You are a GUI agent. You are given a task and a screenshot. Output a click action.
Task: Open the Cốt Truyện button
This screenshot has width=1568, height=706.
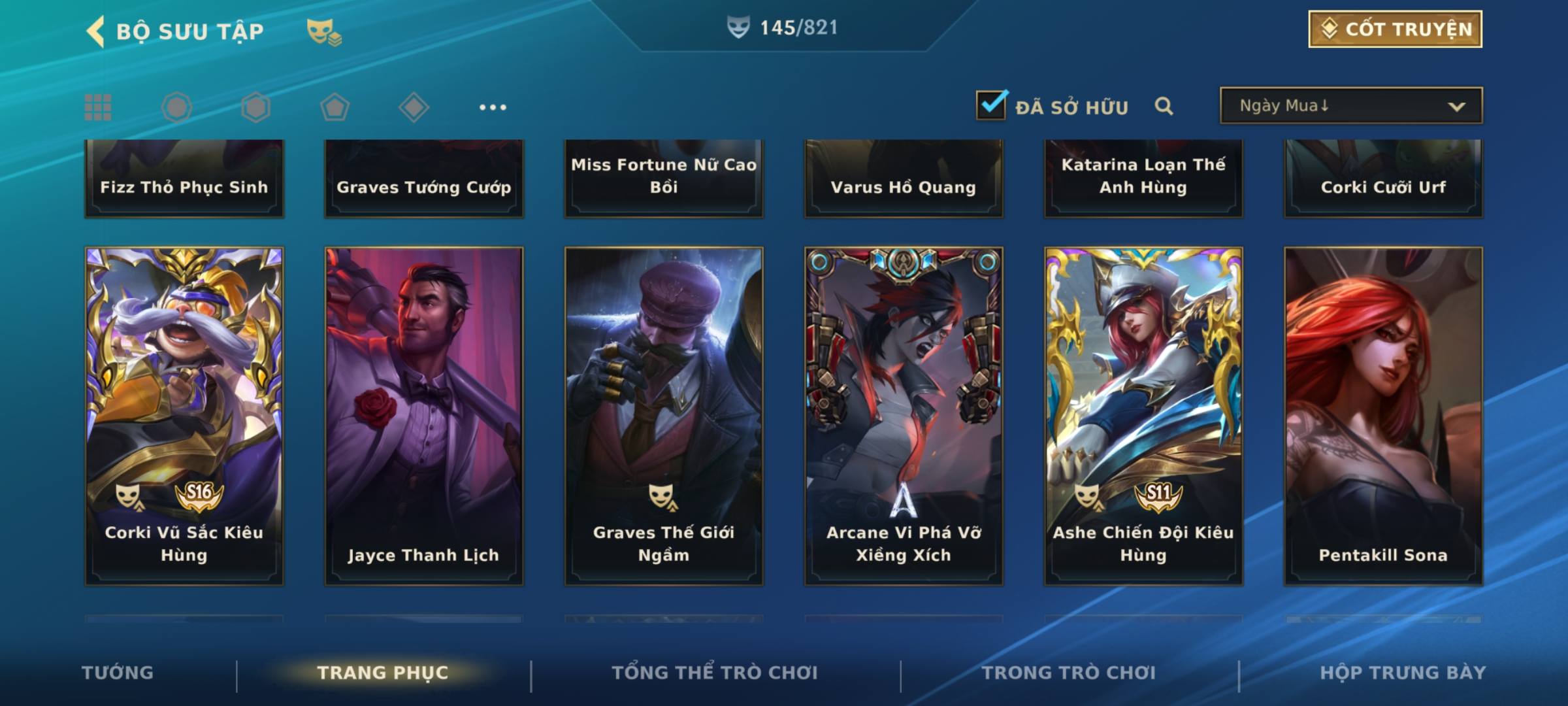point(1395,29)
